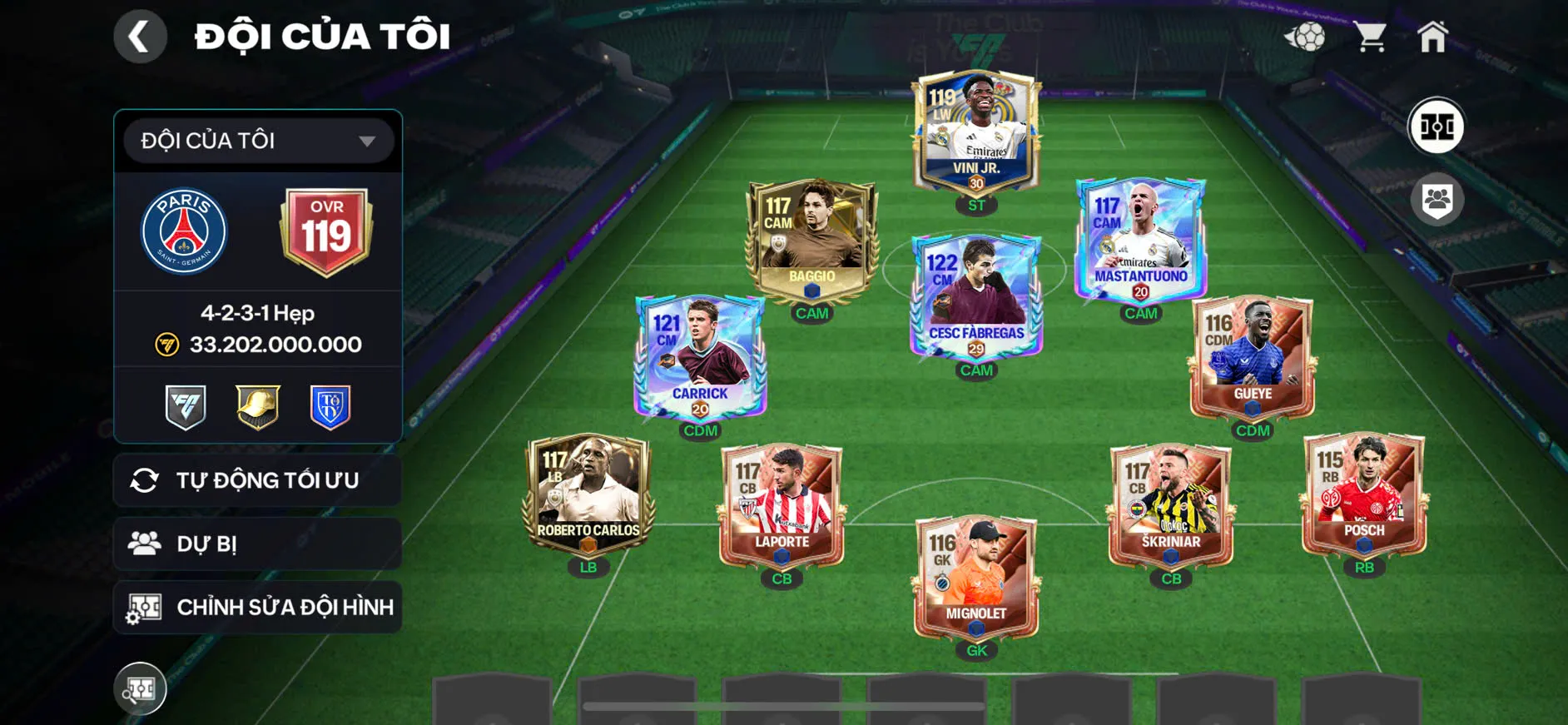Select the Posch right-back card
Viewport: 1568px width, 725px height.
1364,494
